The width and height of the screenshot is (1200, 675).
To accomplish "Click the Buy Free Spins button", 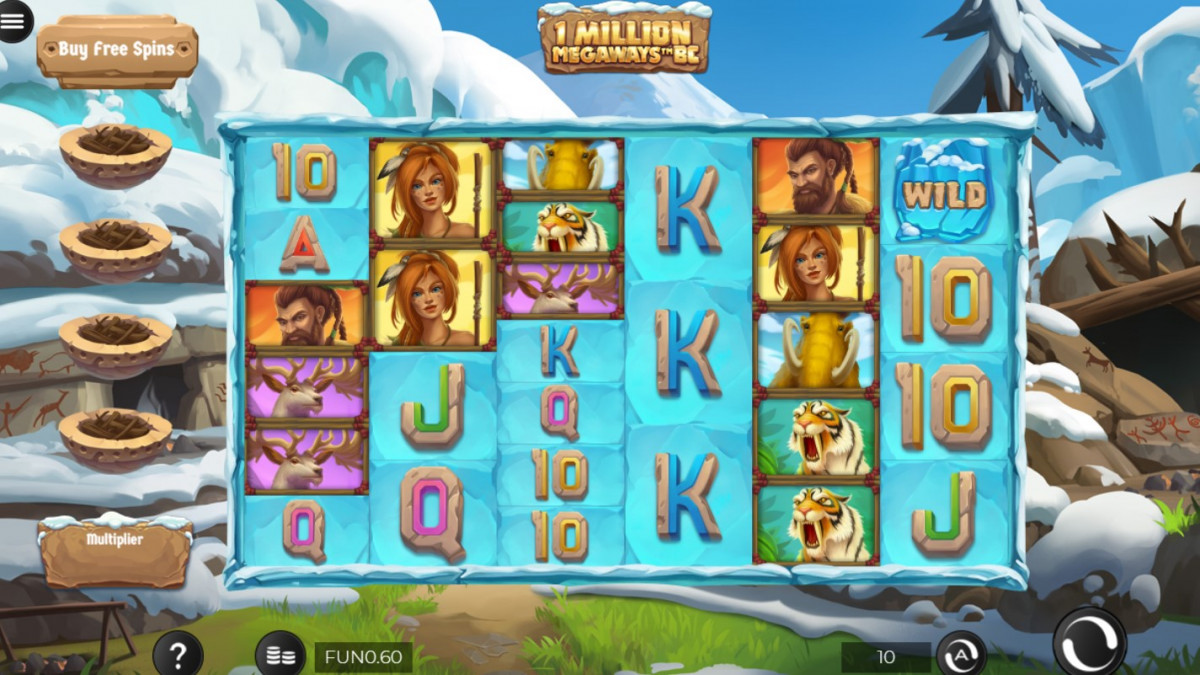I will point(117,49).
